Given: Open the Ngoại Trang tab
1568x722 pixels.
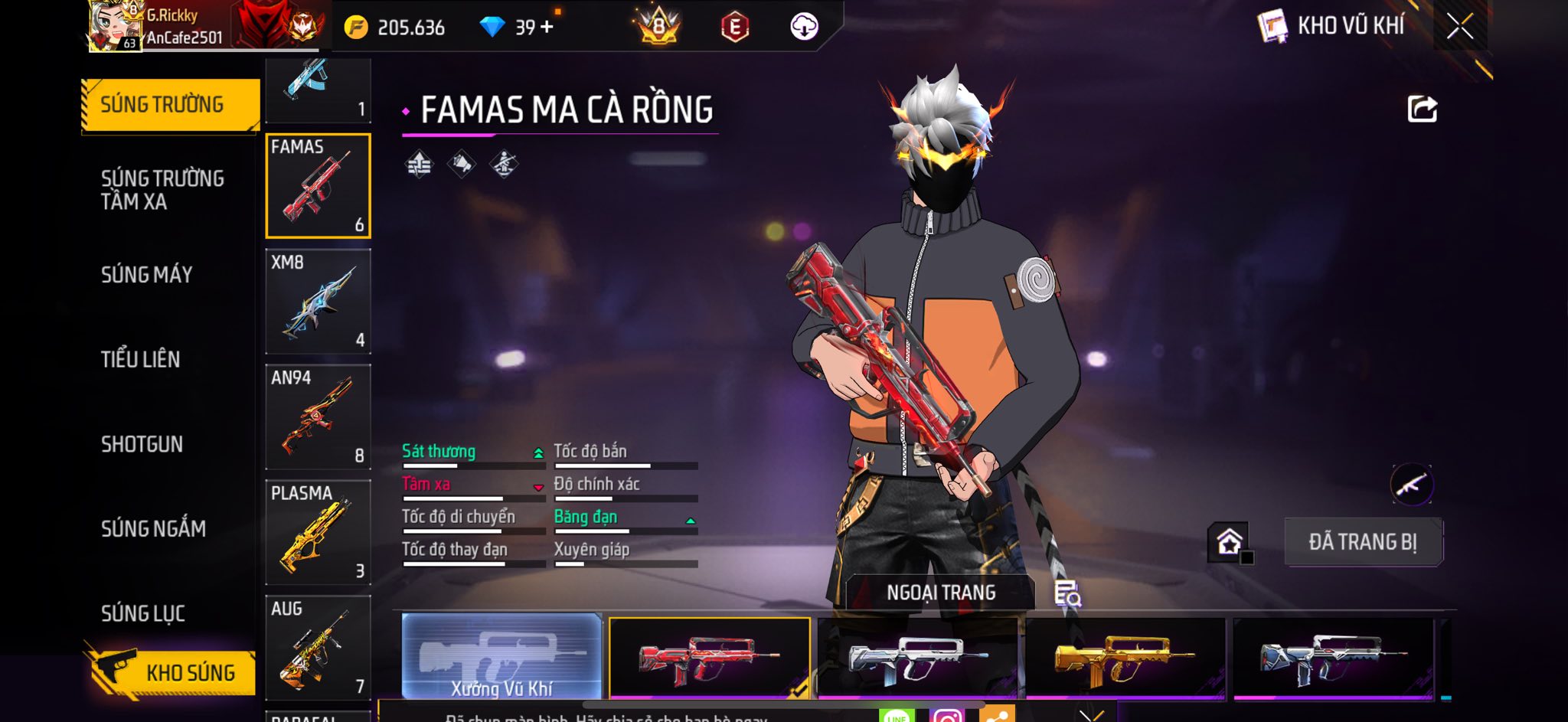Looking at the screenshot, I should click(941, 593).
